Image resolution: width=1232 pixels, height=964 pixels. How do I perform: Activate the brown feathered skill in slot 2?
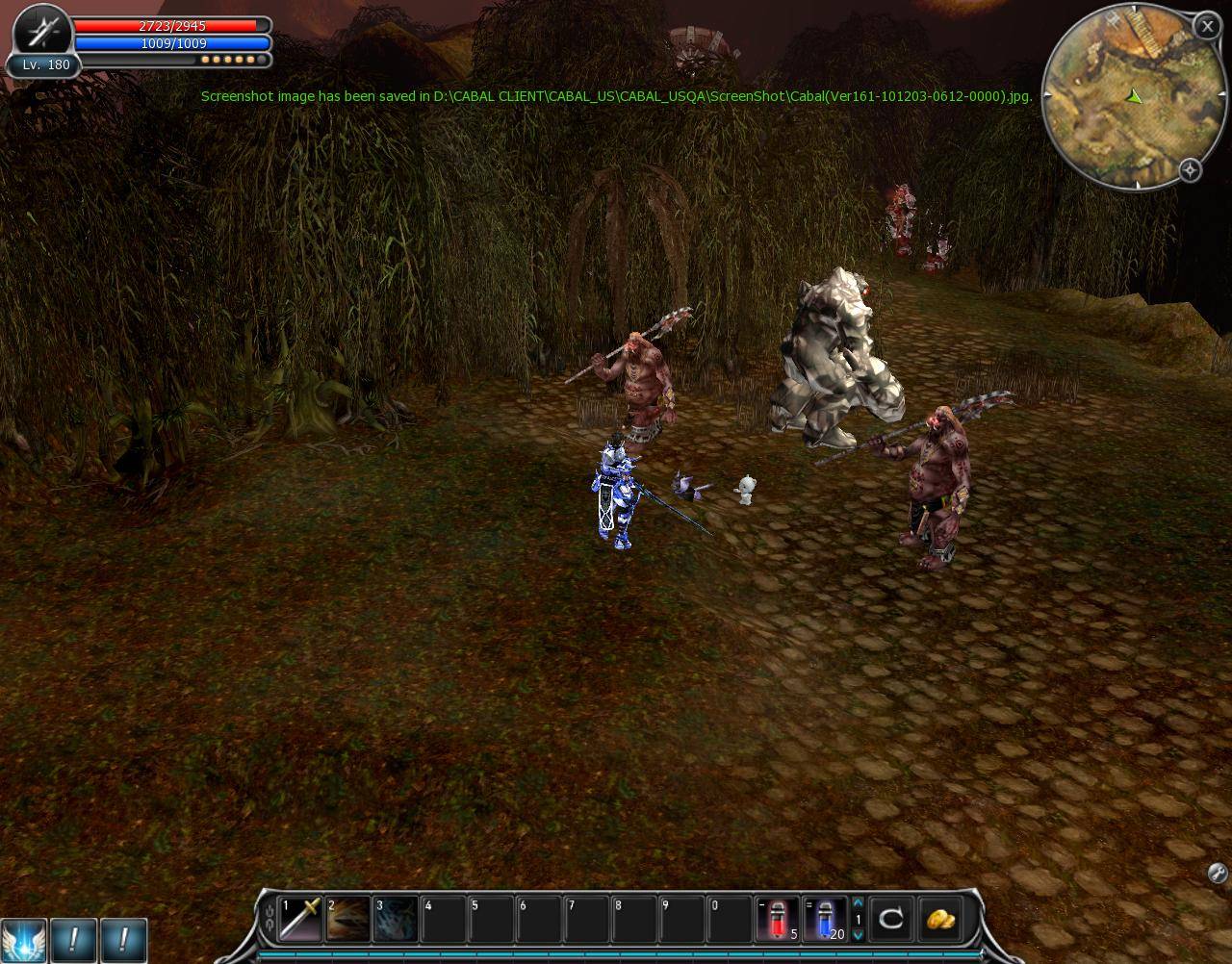(347, 918)
